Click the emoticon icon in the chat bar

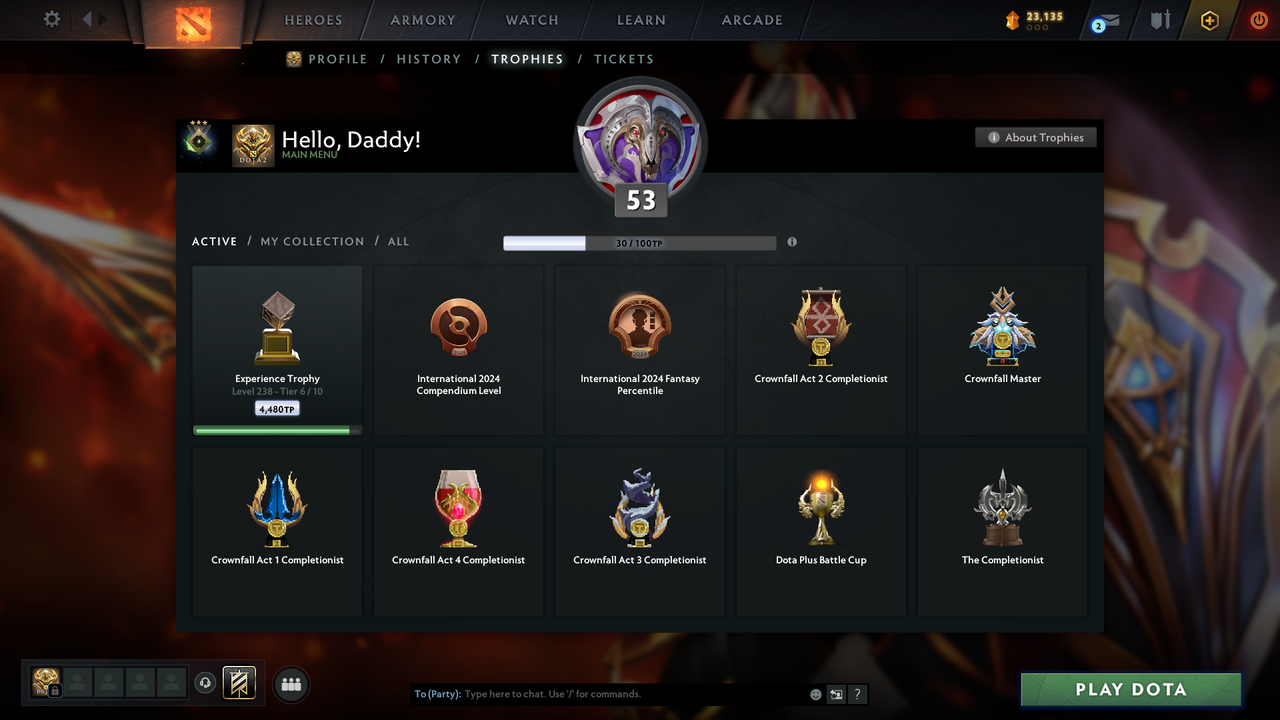pos(815,693)
